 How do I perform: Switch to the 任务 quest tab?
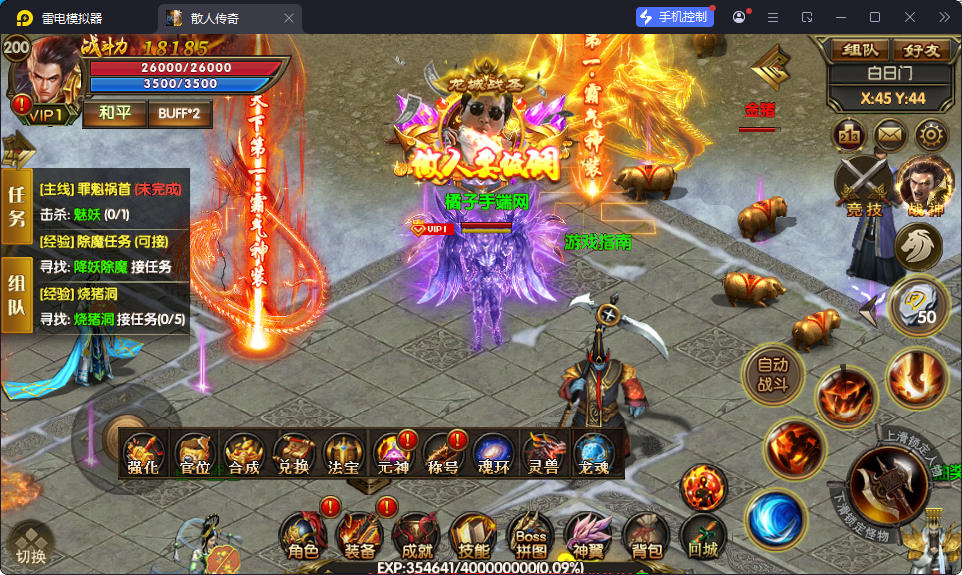(x=17, y=207)
